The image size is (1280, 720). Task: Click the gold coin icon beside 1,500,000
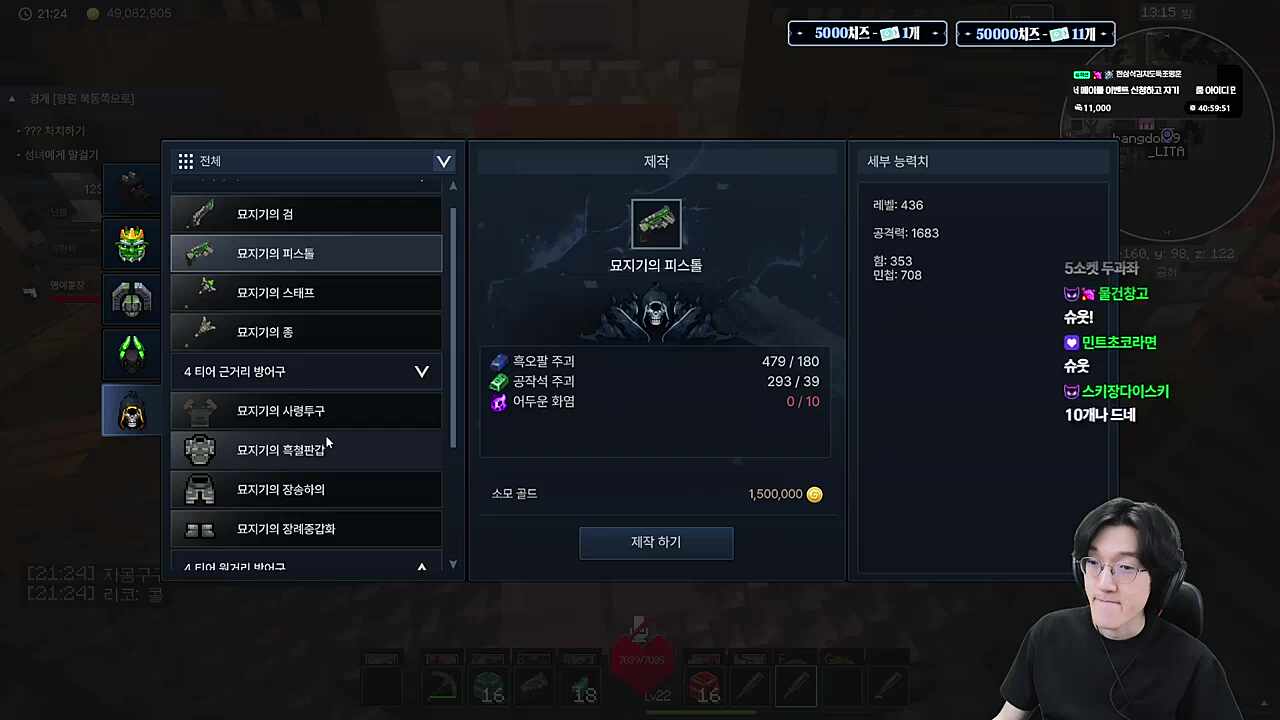coord(814,493)
